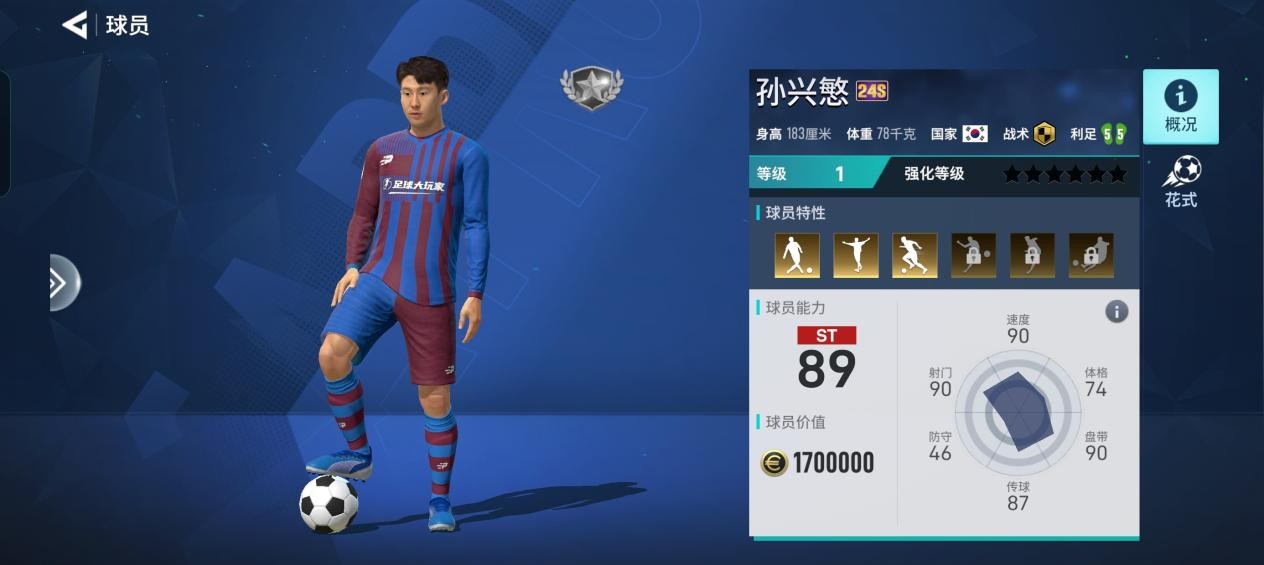Expand the left side arrow panel
Screen dimensions: 1264x565
click(62, 283)
